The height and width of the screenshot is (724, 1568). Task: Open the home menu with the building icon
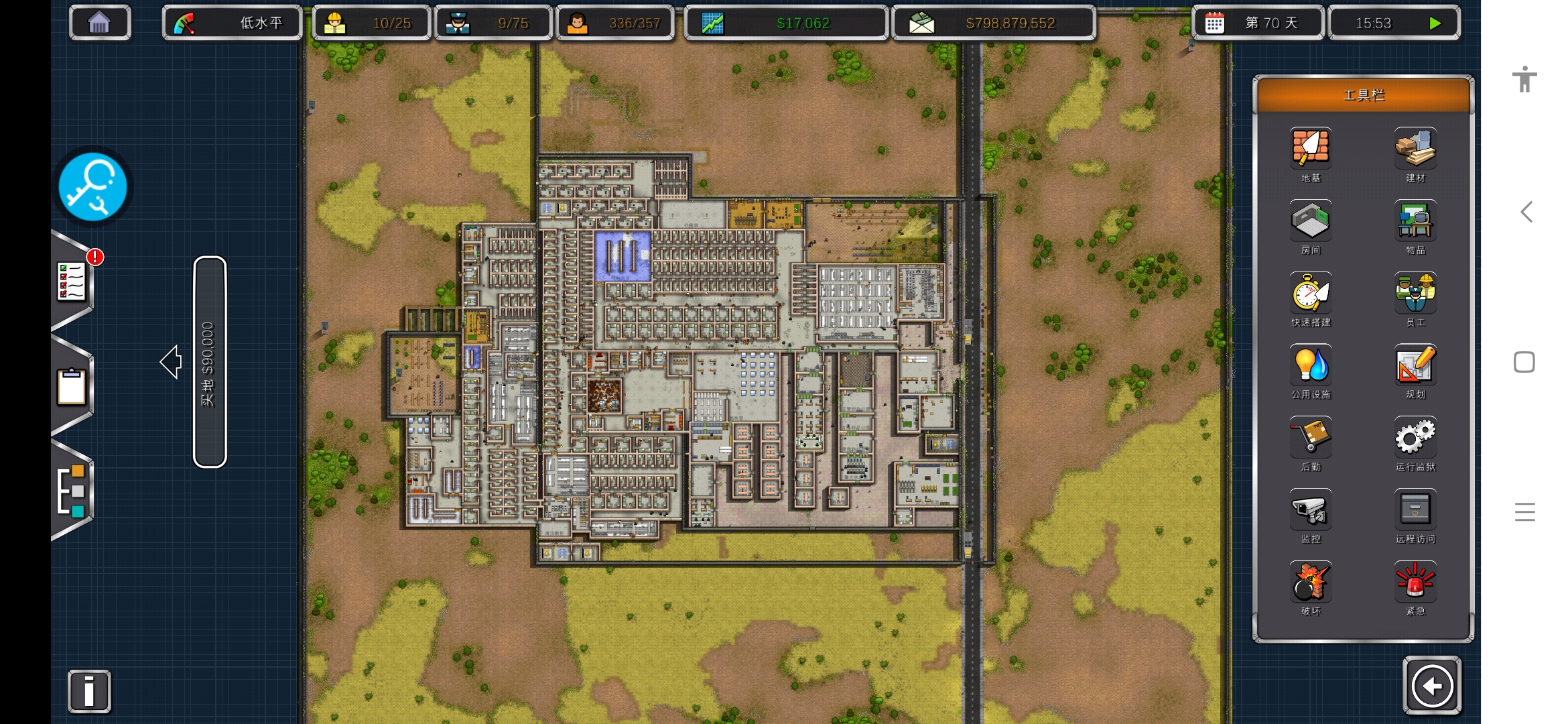(x=99, y=23)
